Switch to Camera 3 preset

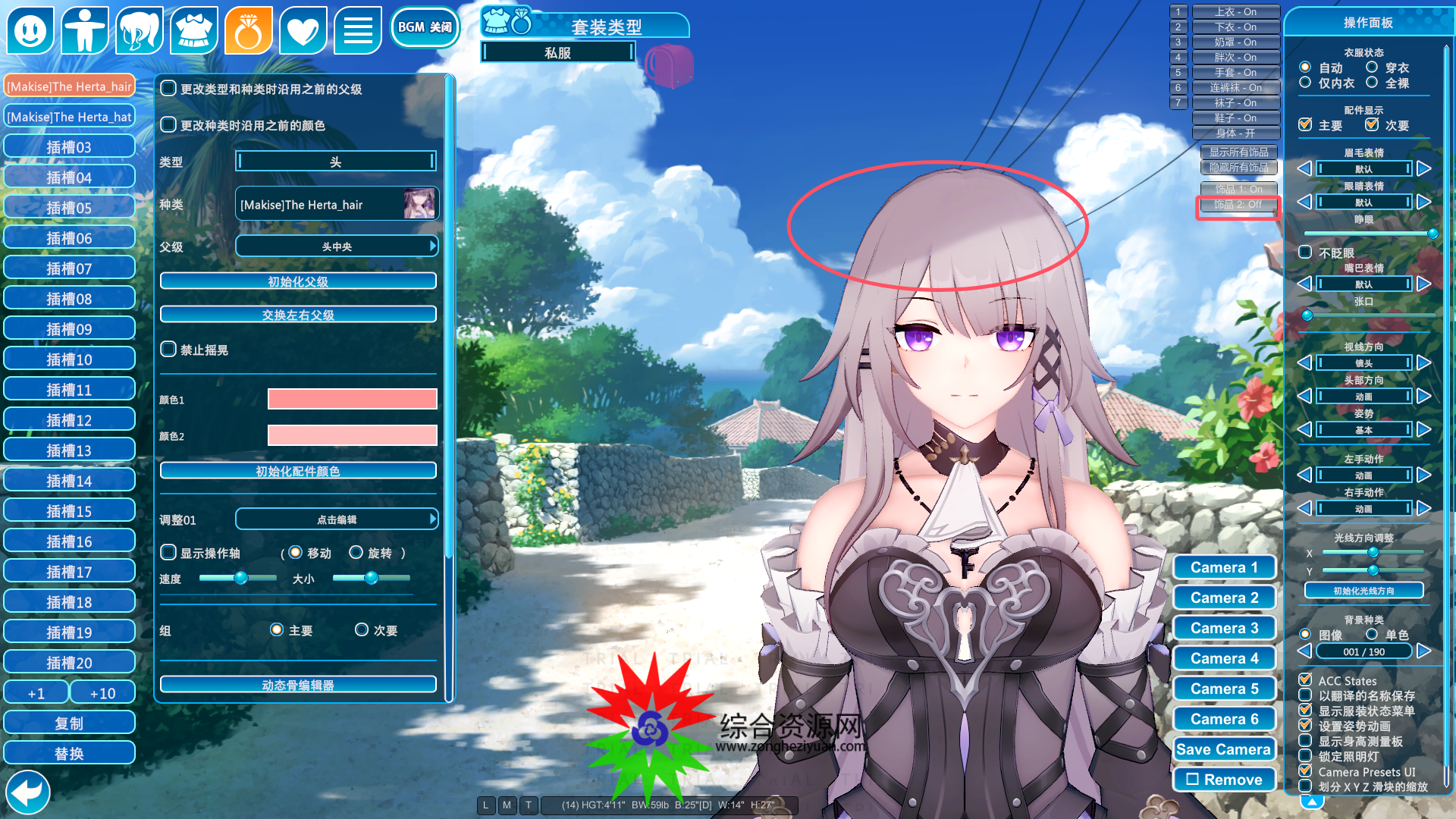pyautogui.click(x=1224, y=628)
